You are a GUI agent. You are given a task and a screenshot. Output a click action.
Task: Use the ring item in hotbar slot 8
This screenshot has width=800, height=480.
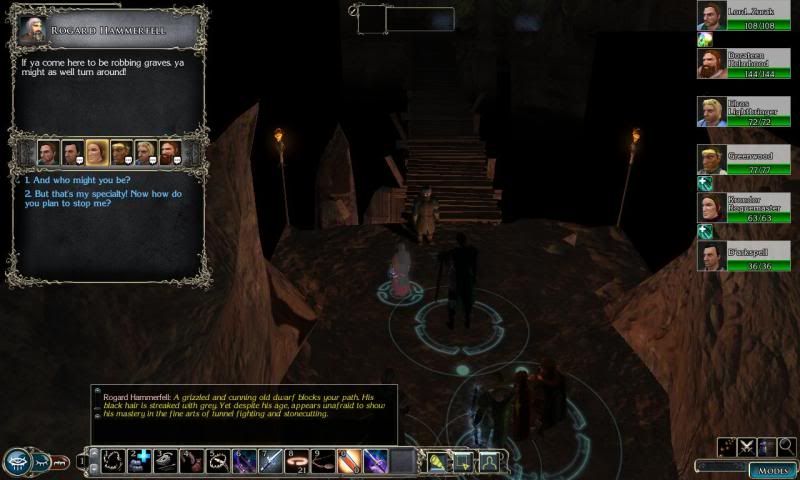(296, 461)
